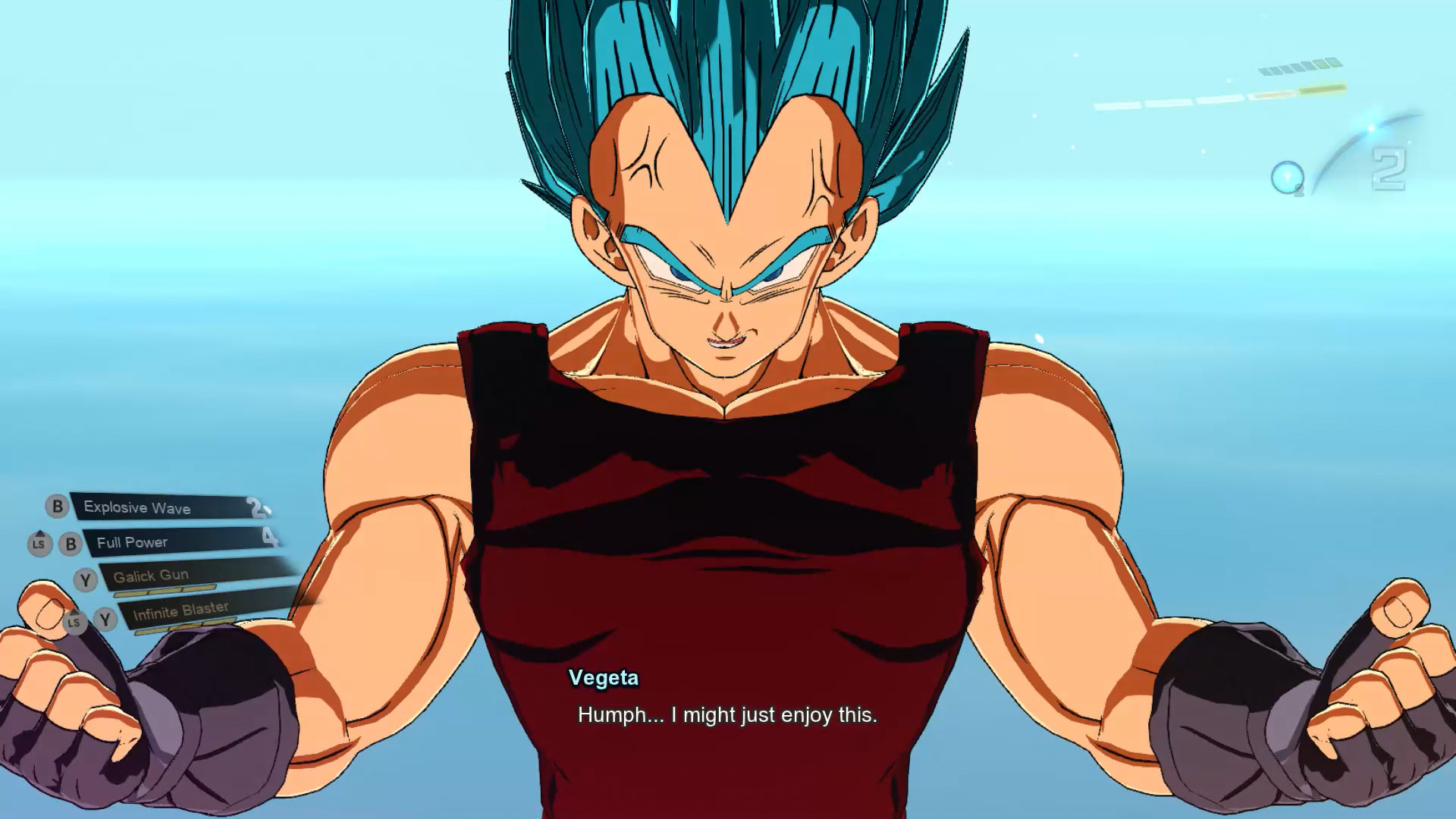
Task: Click the segmented ki bar at top right
Action: [x=1301, y=67]
